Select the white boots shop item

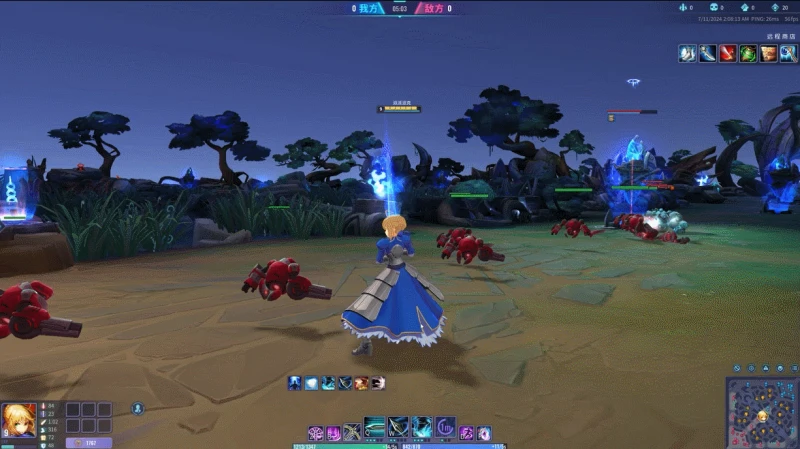click(687, 54)
